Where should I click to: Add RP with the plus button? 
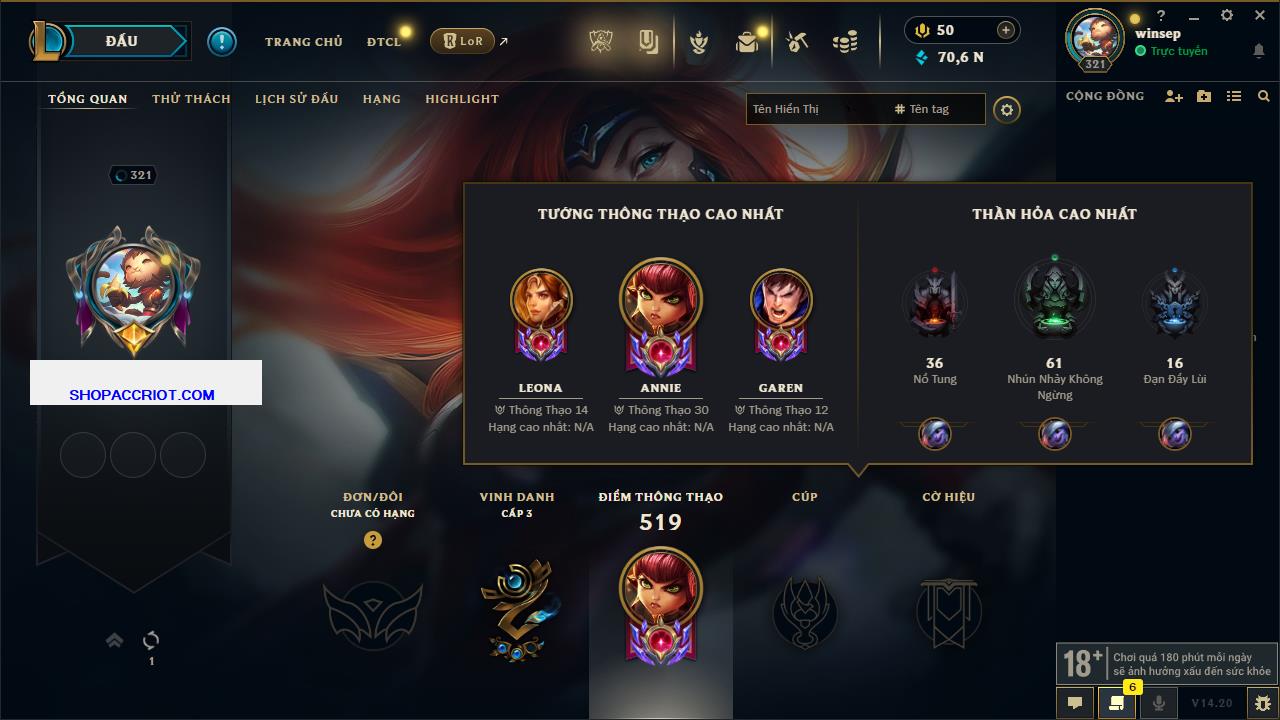(x=1005, y=31)
